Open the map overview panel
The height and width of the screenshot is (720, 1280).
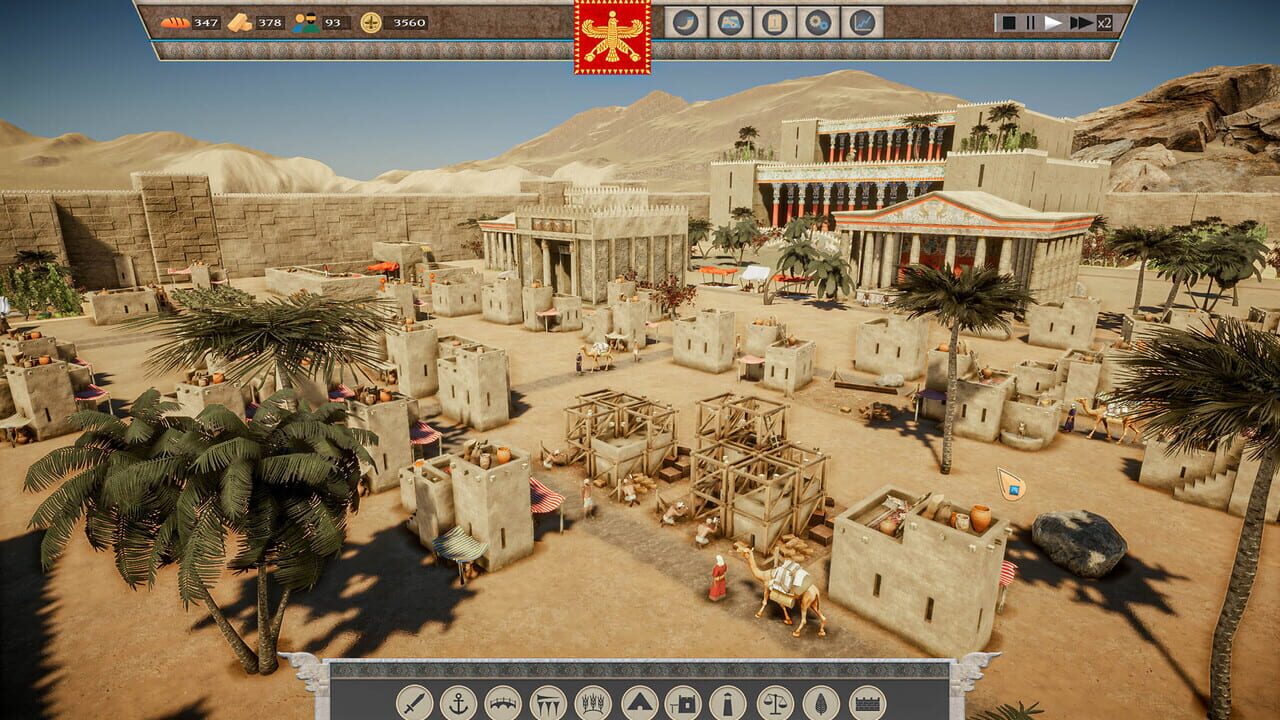[x=729, y=23]
